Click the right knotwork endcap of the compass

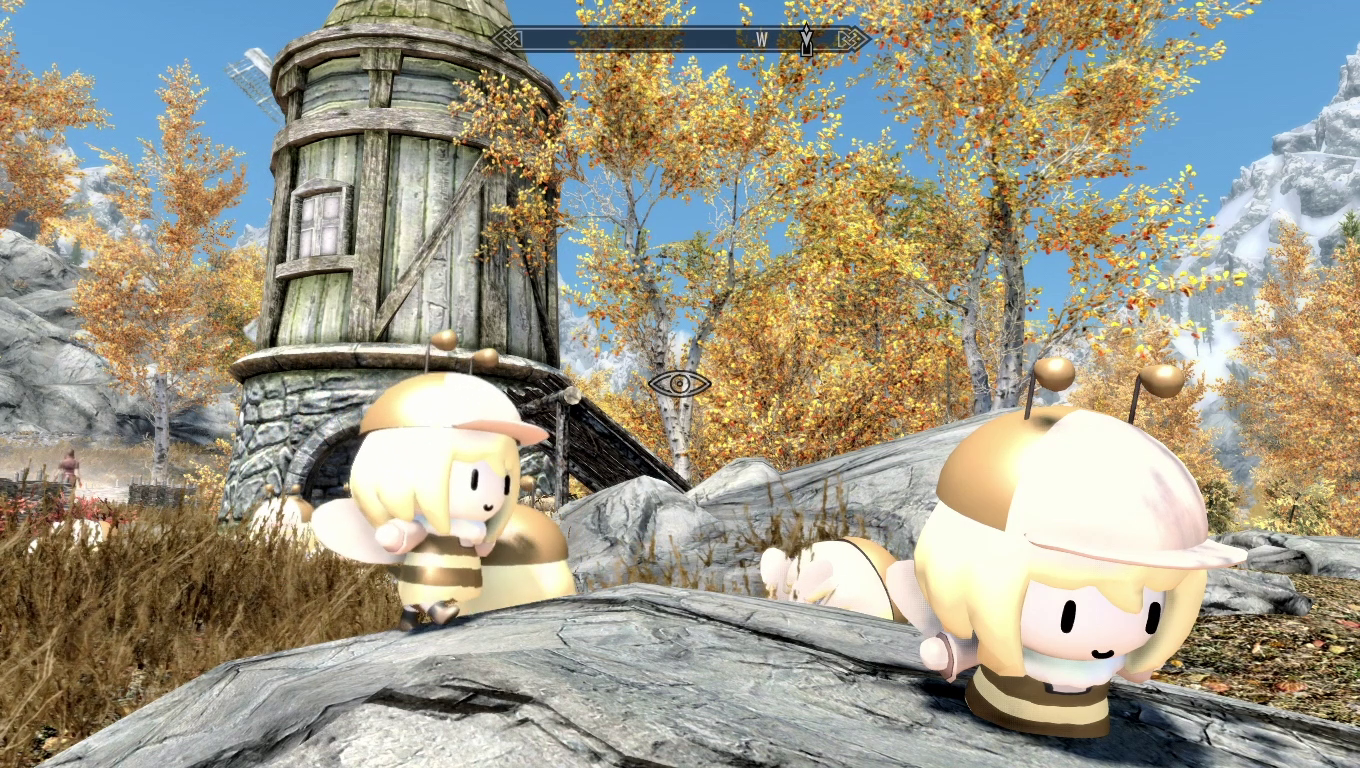pyautogui.click(x=853, y=37)
